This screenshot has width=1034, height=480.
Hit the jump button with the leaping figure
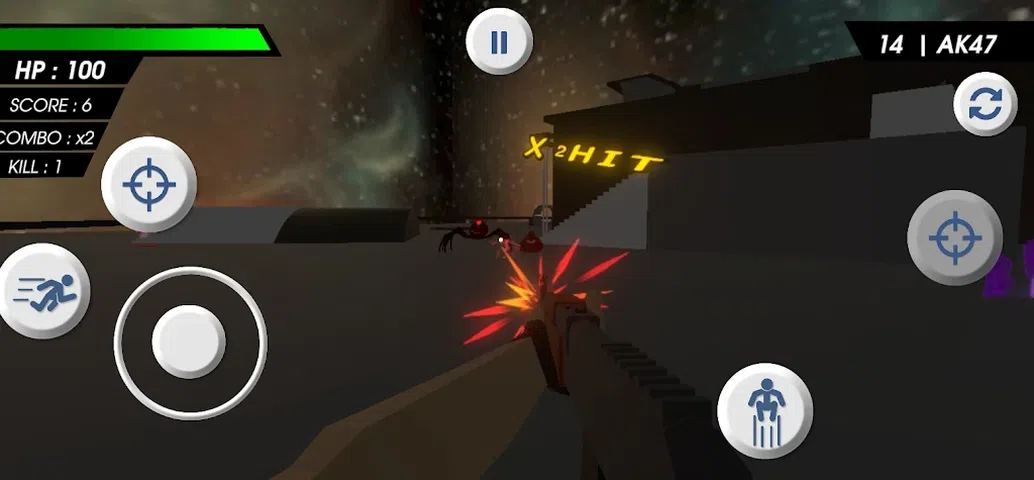click(765, 411)
